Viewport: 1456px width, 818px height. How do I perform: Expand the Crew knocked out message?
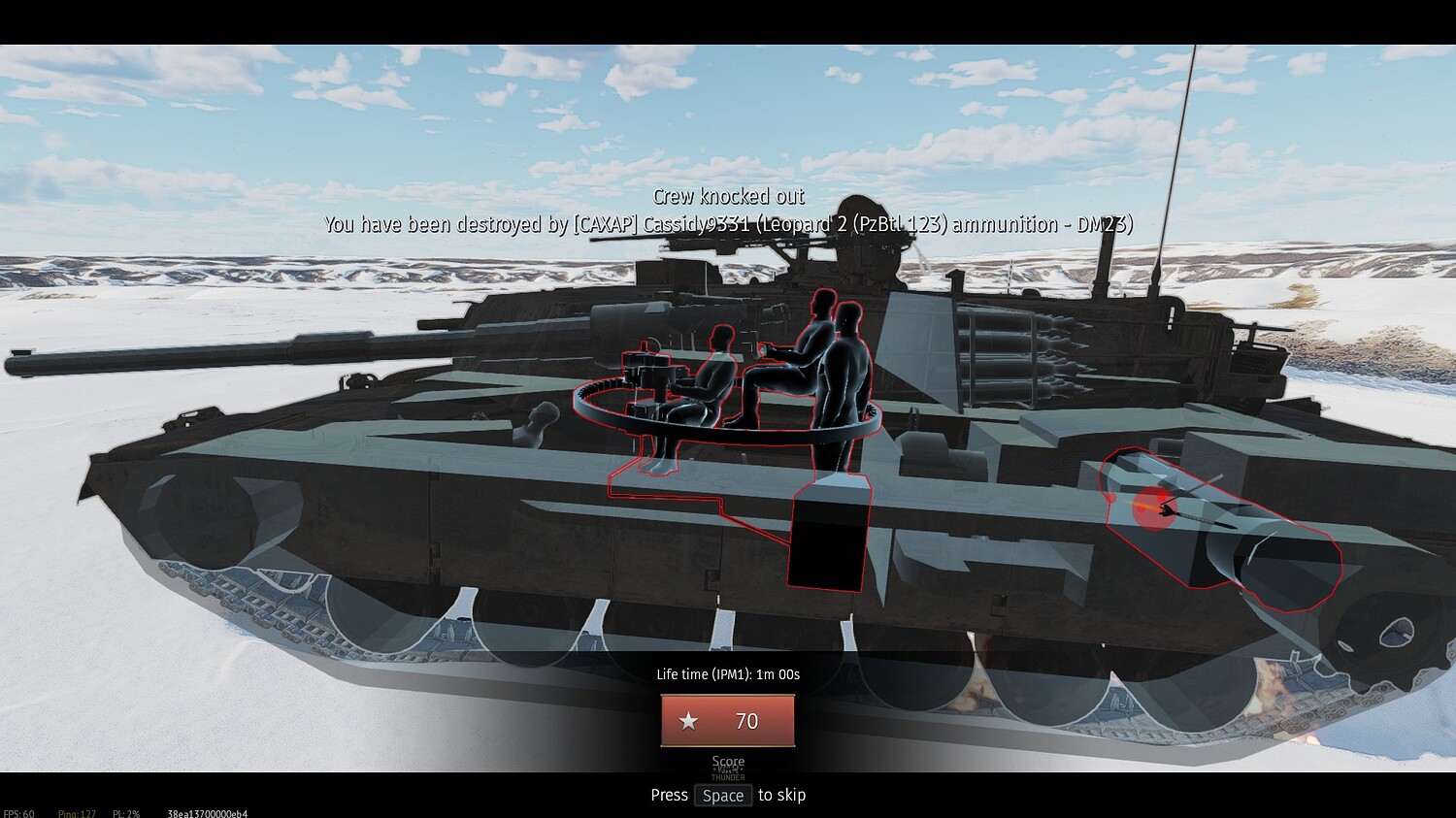coord(728,196)
